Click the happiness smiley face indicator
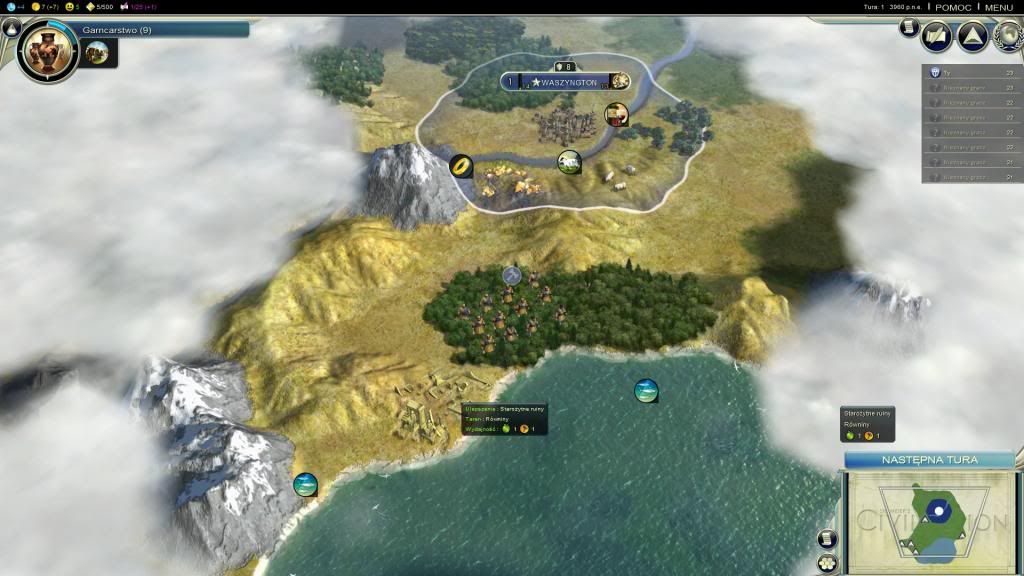Viewport: 1024px width, 576px height. click(70, 7)
